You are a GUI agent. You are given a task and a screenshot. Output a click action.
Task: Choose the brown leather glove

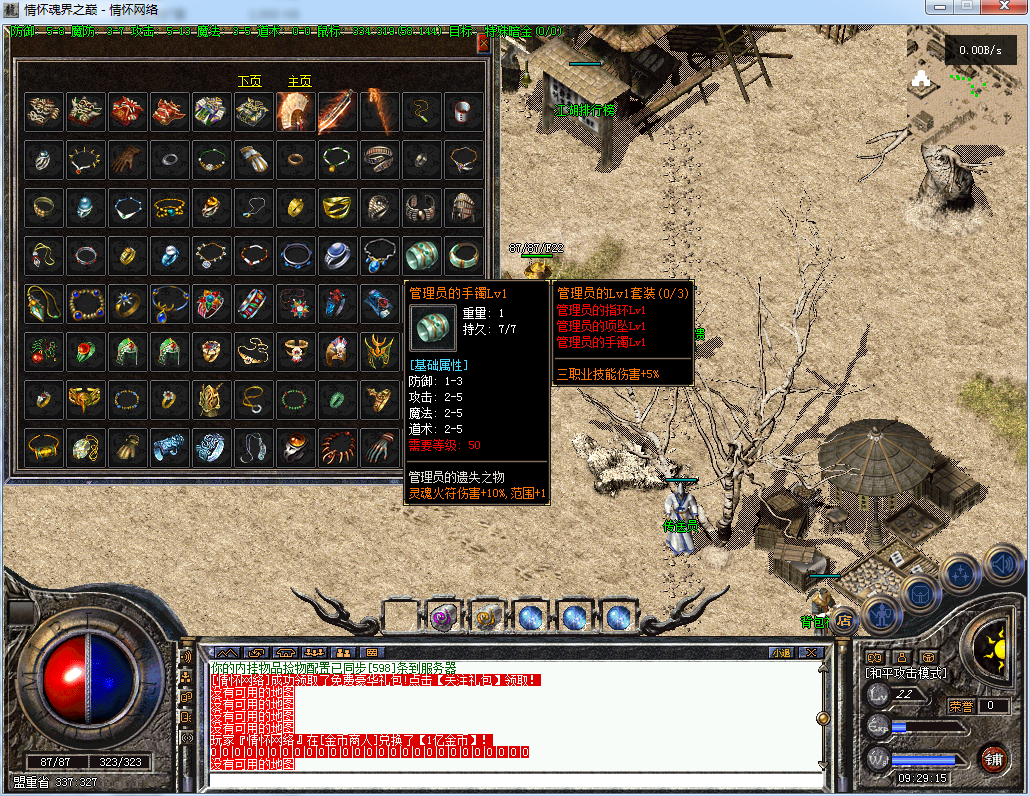(127, 160)
